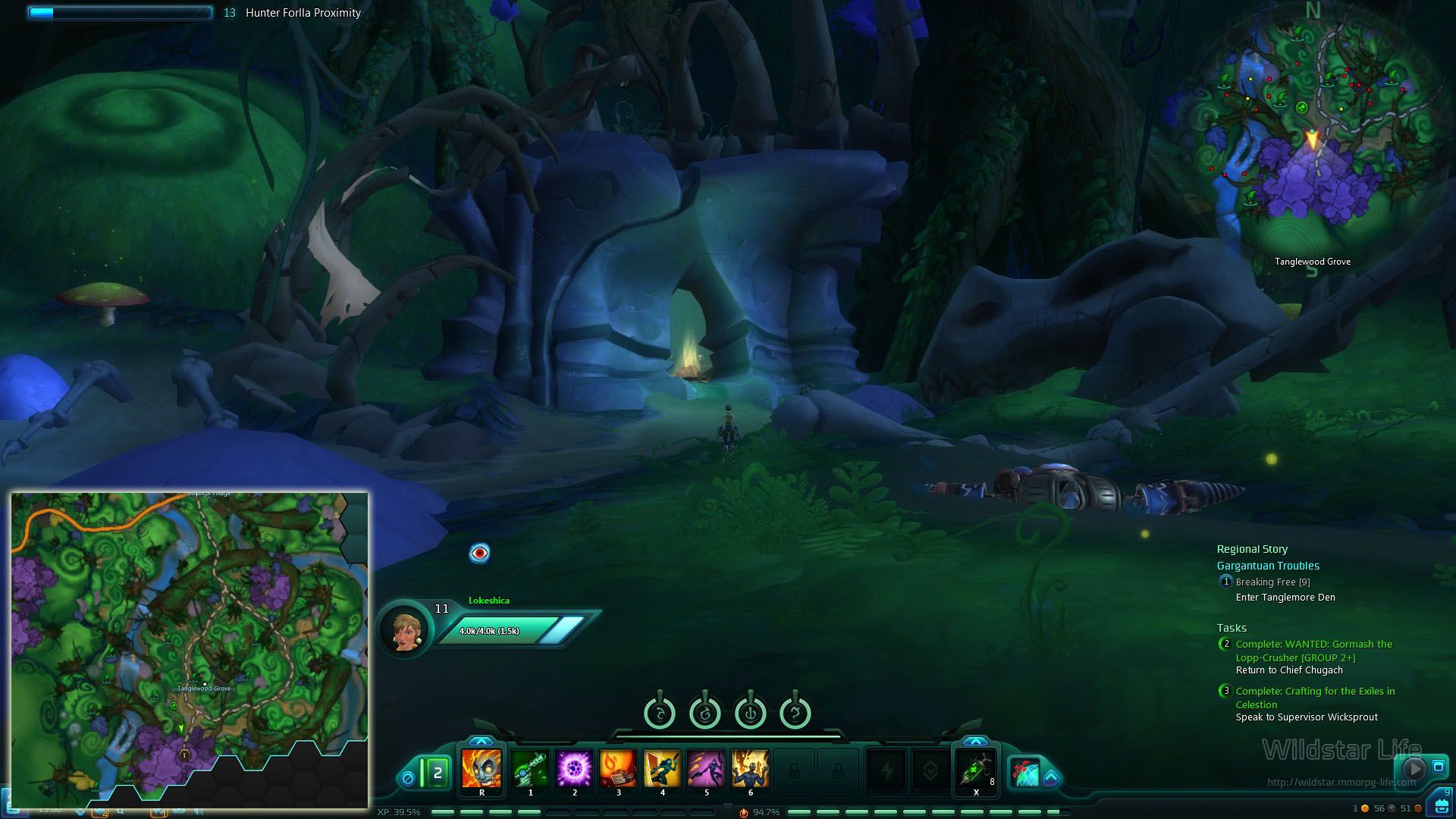Select Crafting for the Exiles in Celestion task

1315,698
